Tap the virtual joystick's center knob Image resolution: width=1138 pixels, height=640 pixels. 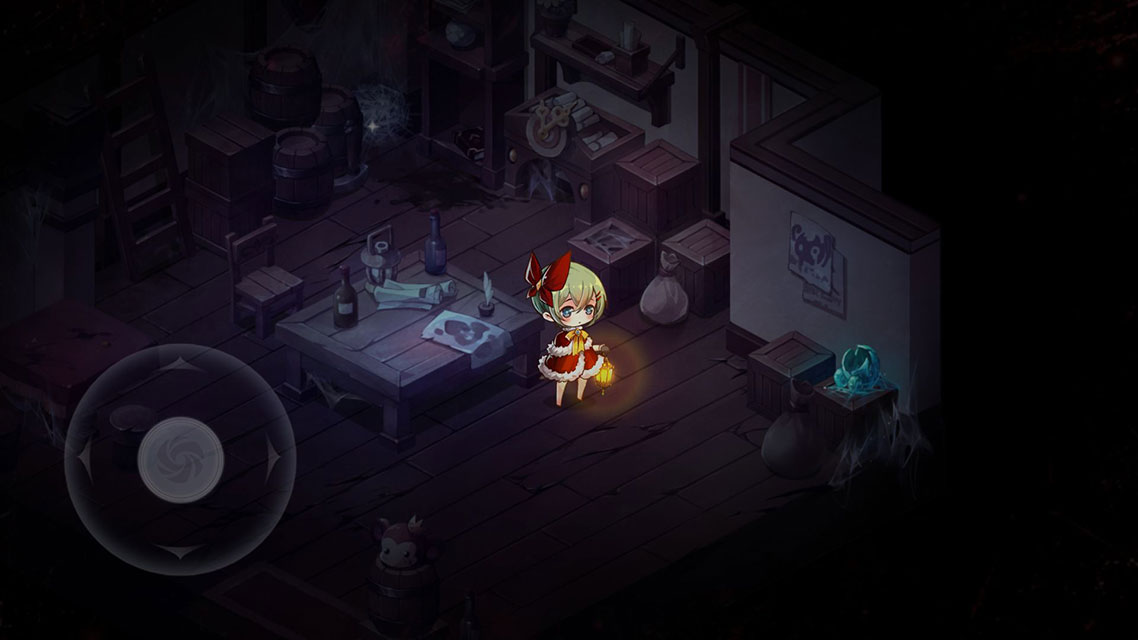(x=181, y=459)
